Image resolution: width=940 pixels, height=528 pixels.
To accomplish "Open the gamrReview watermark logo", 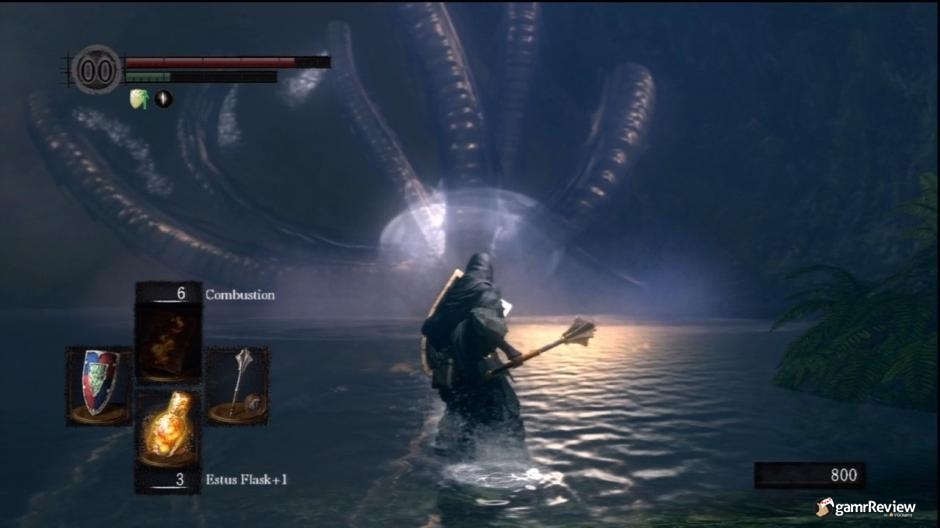I will pos(865,508).
